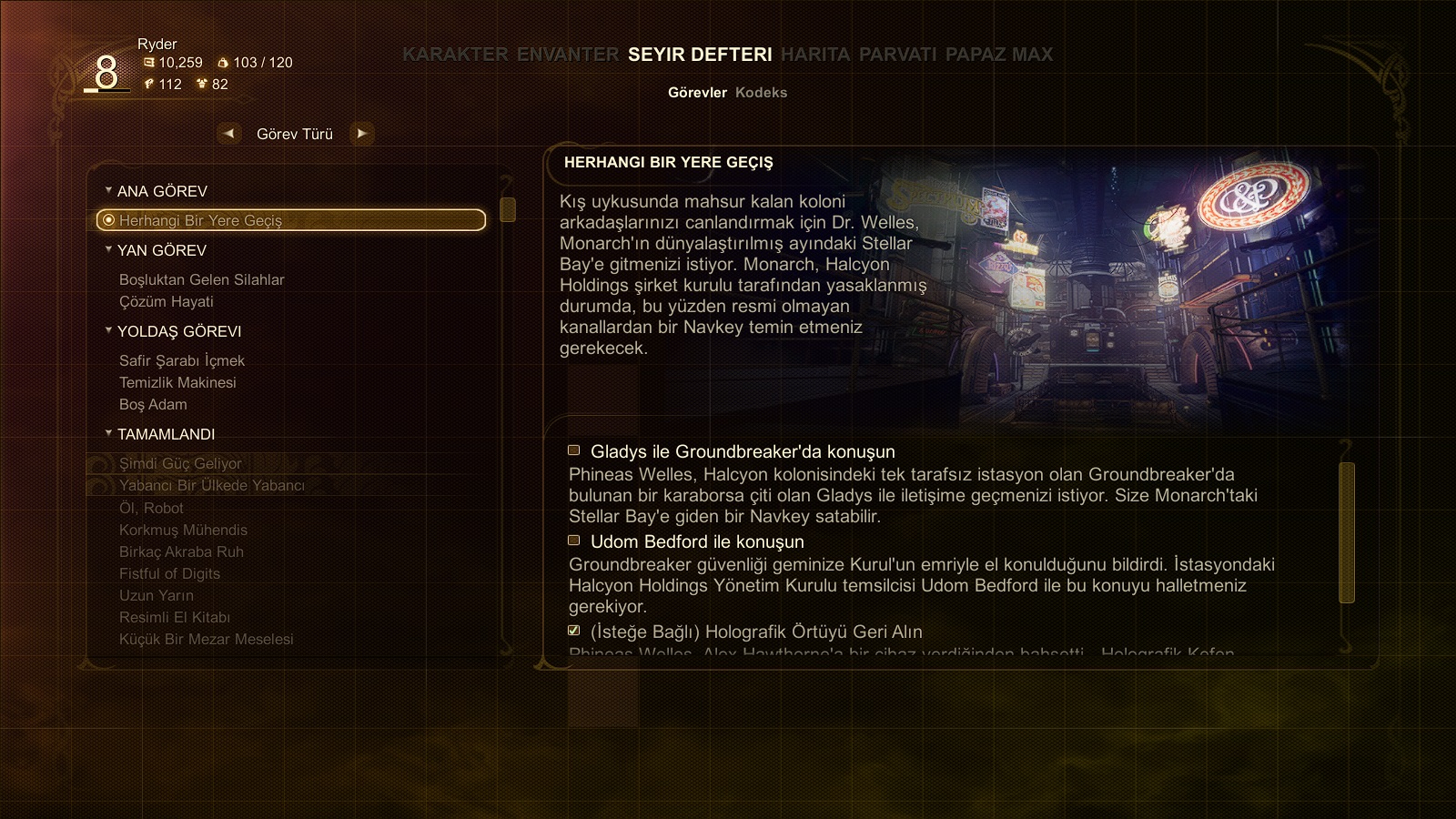The width and height of the screenshot is (1456, 819).
Task: Click the right arrow beside Görev Türü
Action: click(x=361, y=134)
